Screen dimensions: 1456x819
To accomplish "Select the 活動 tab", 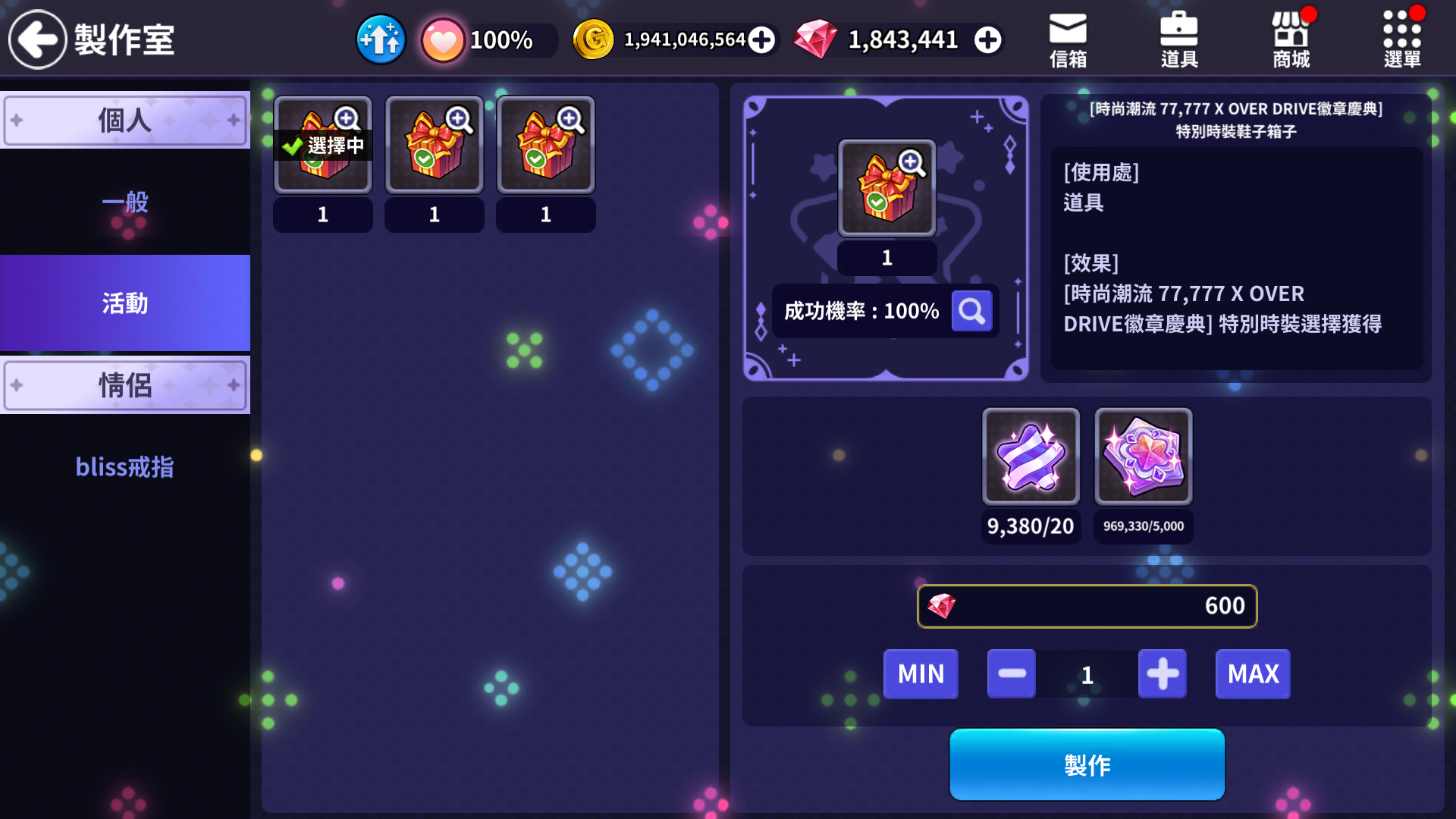I will [125, 303].
